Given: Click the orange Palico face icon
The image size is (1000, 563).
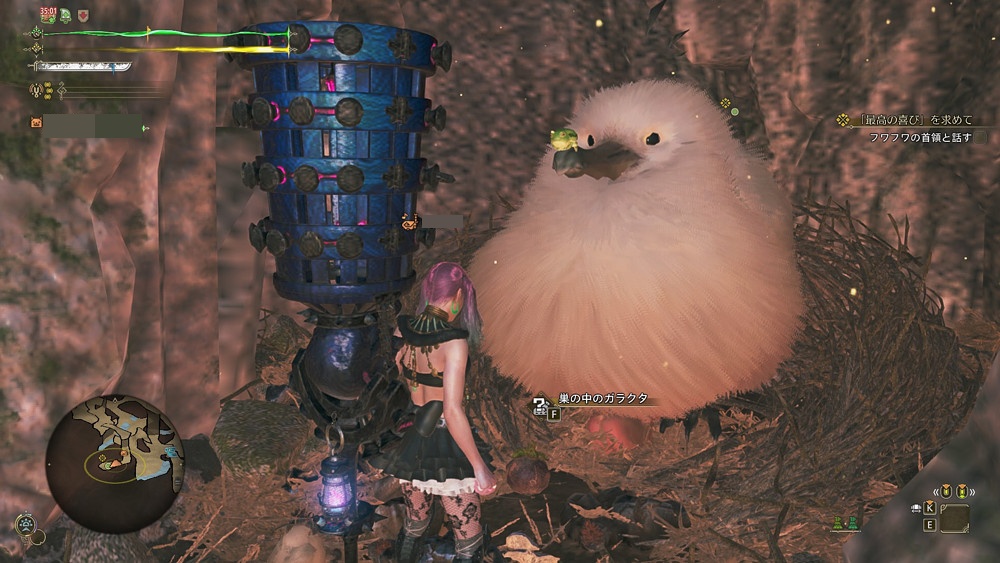Looking at the screenshot, I should (x=37, y=123).
